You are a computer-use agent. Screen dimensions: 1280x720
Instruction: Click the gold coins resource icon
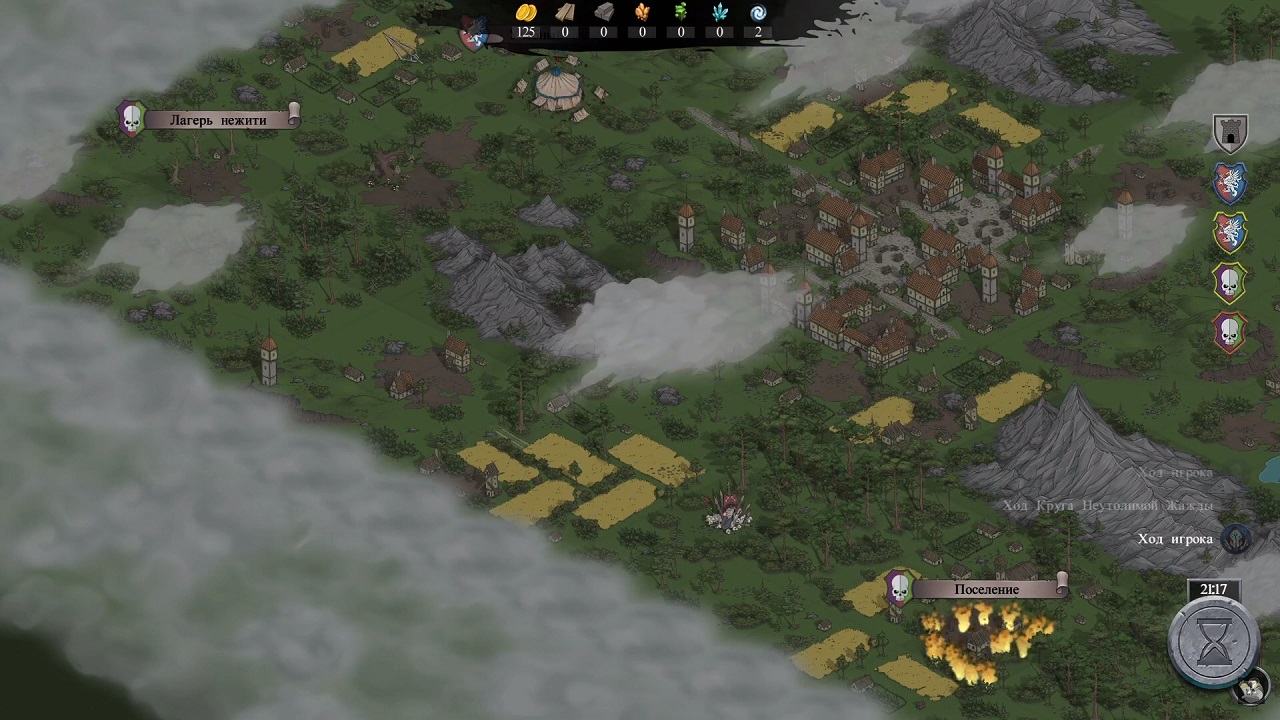[x=526, y=13]
